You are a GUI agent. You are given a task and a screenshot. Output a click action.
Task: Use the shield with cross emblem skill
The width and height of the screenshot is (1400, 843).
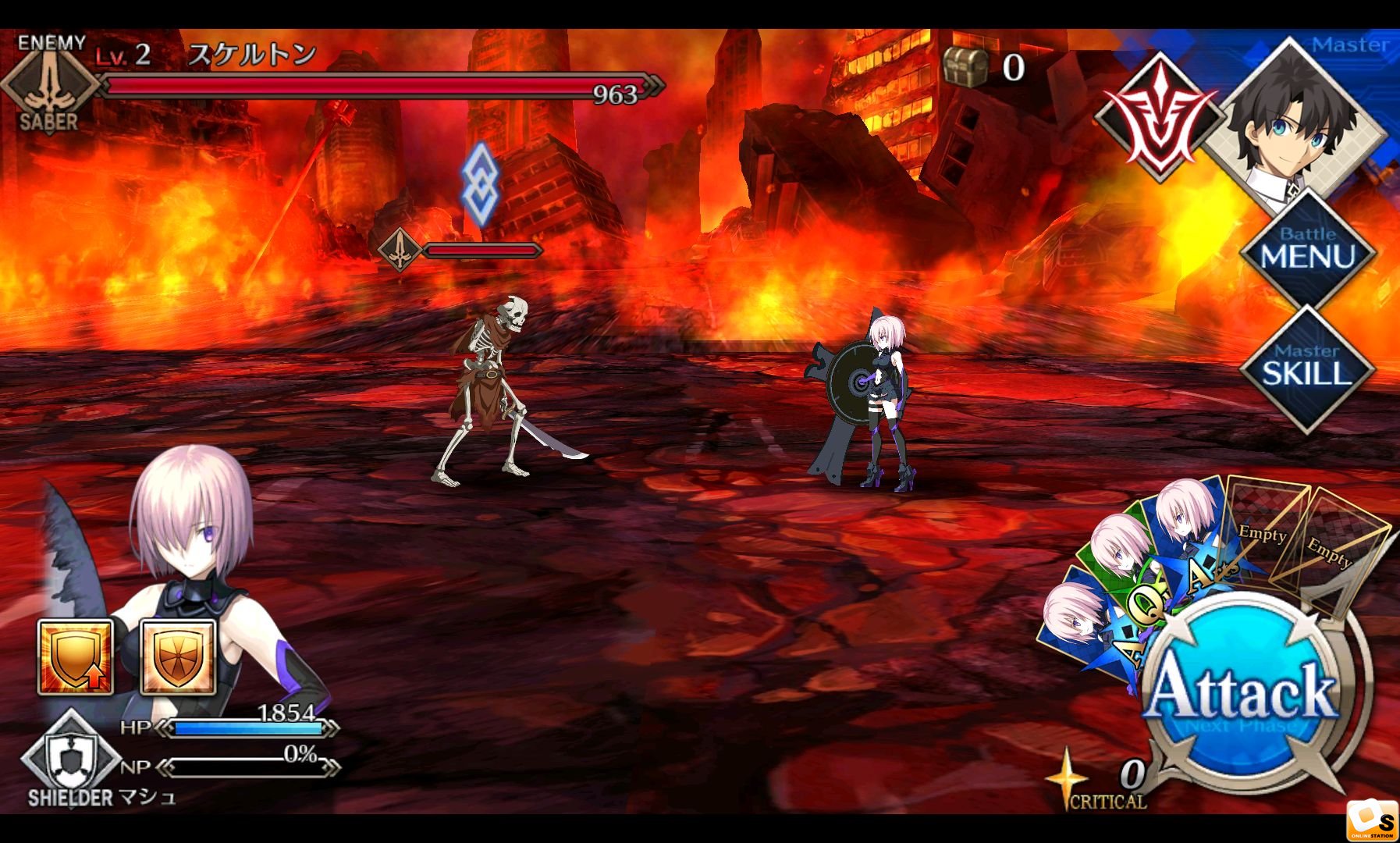point(178,657)
